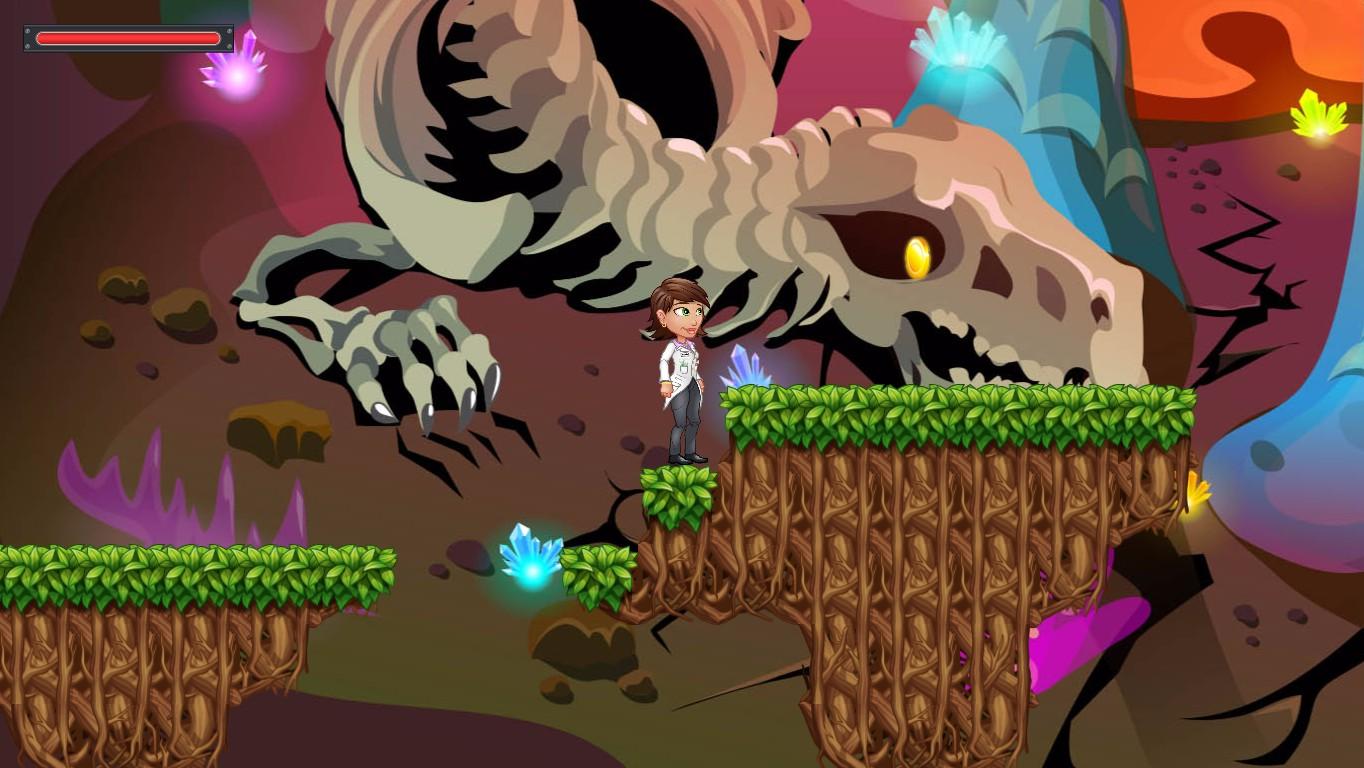The width and height of the screenshot is (1364, 768).
Task: Click the green dot on the health bar frame
Action: tap(229, 46)
